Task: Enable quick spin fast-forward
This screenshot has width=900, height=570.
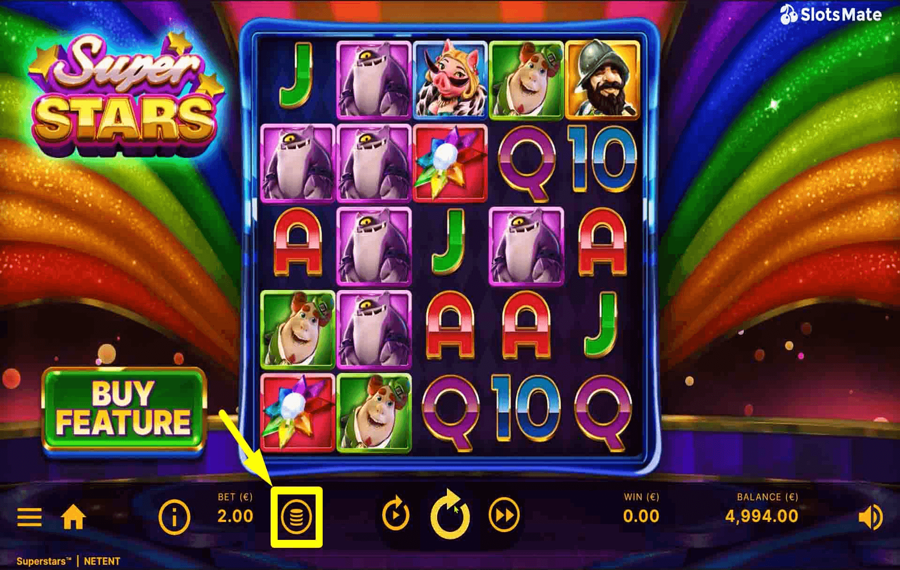Action: click(504, 515)
